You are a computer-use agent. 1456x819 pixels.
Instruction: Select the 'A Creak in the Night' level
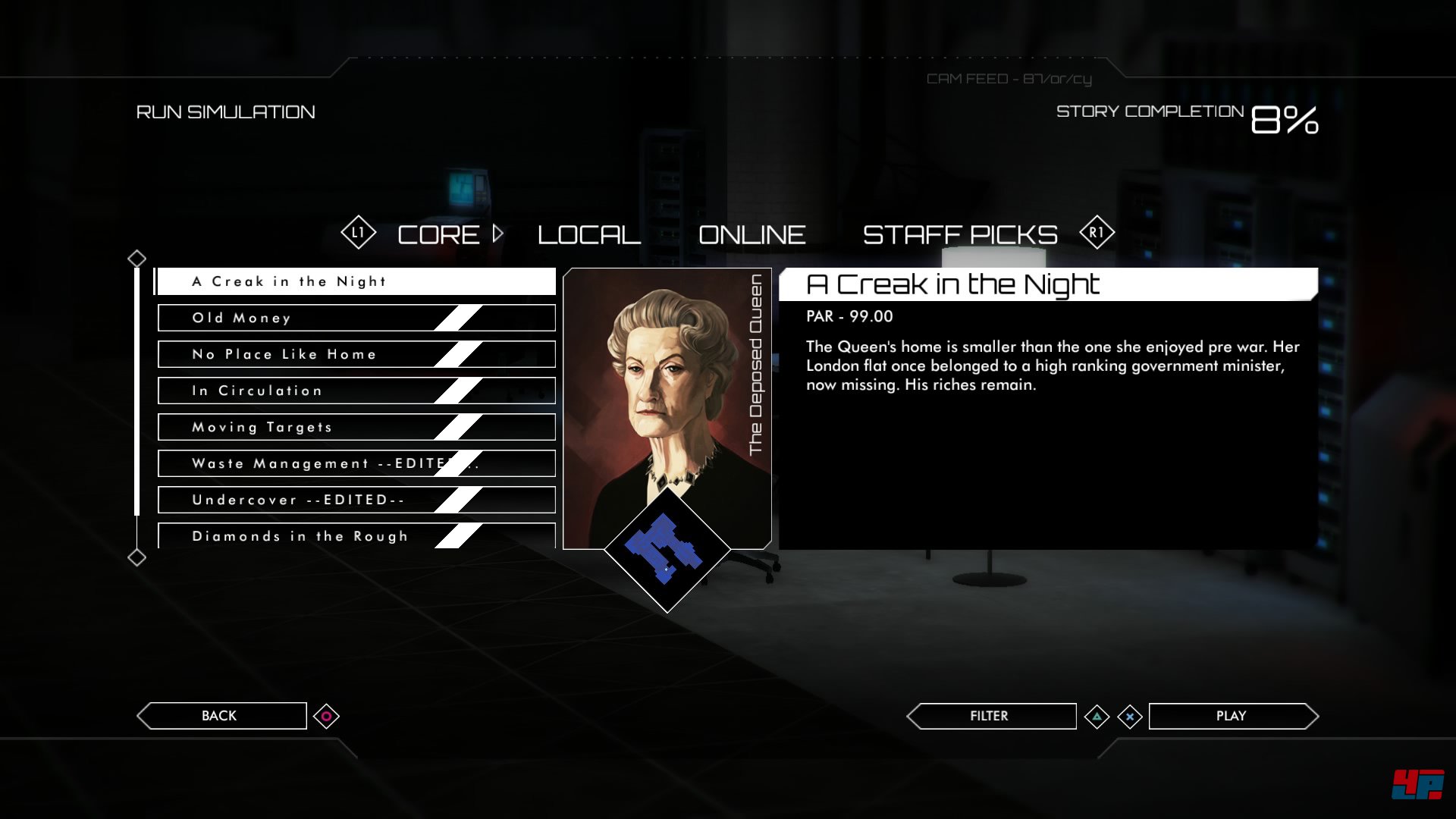(355, 281)
